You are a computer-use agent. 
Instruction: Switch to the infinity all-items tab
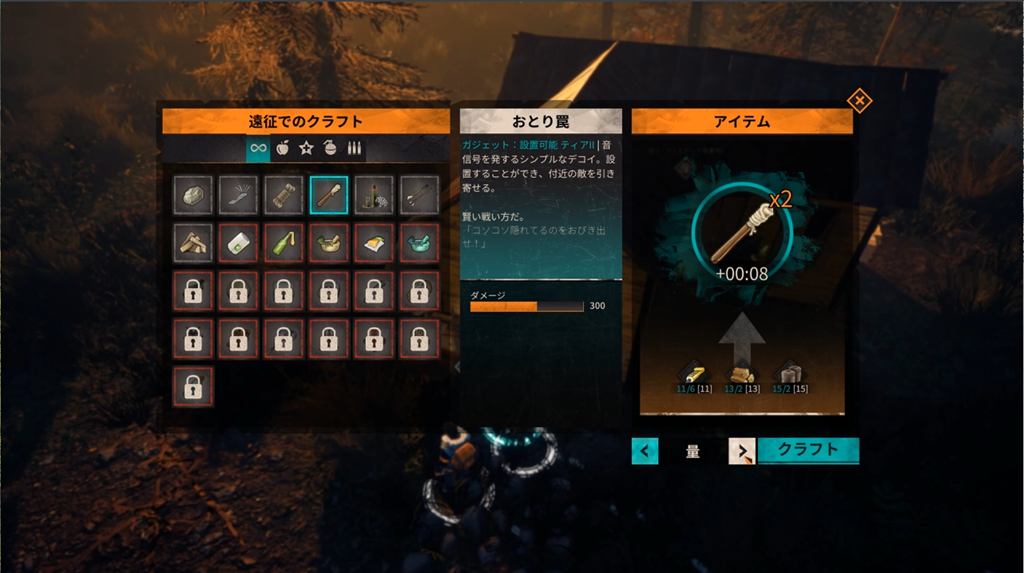pos(258,149)
